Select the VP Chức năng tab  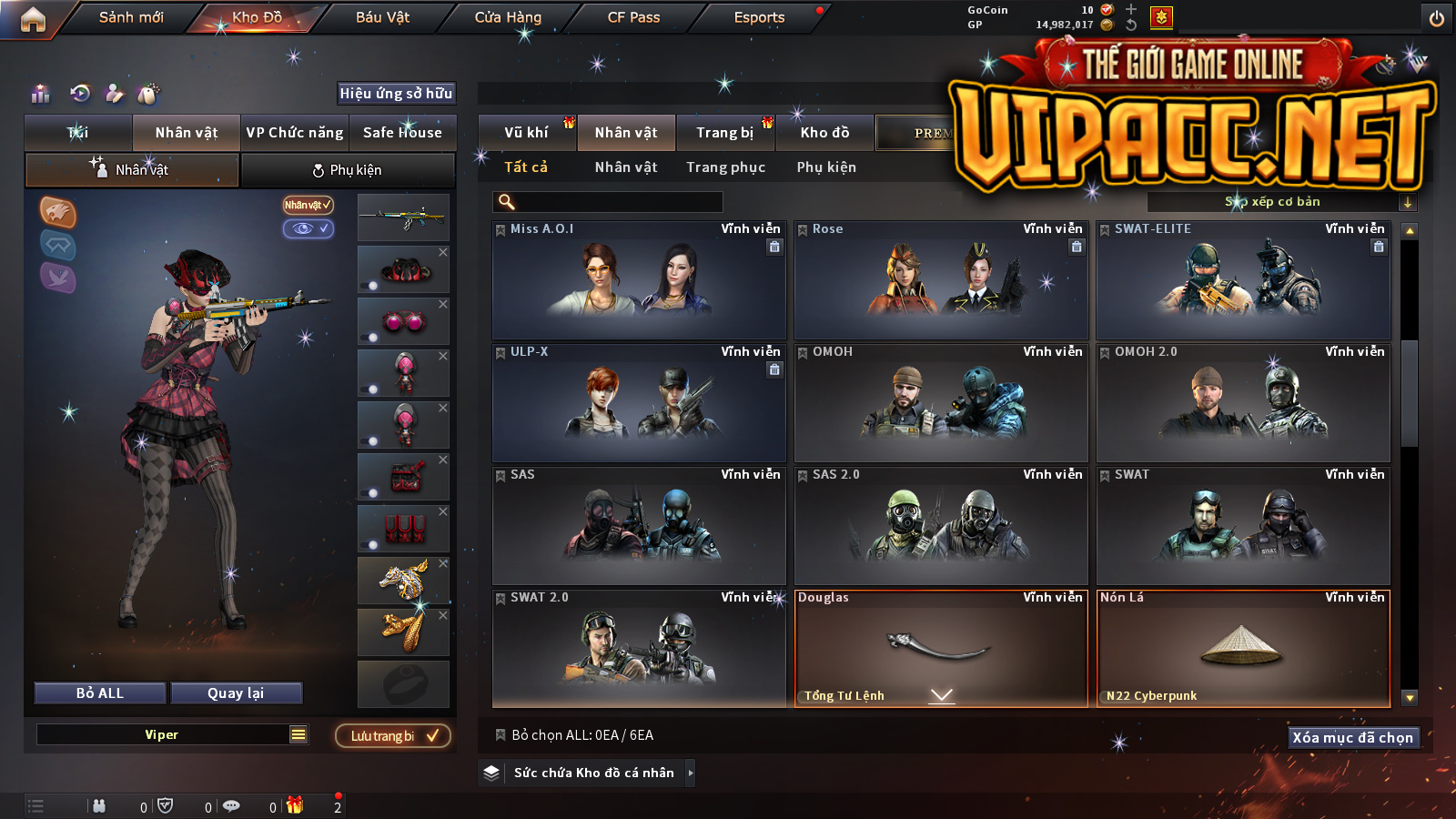295,133
